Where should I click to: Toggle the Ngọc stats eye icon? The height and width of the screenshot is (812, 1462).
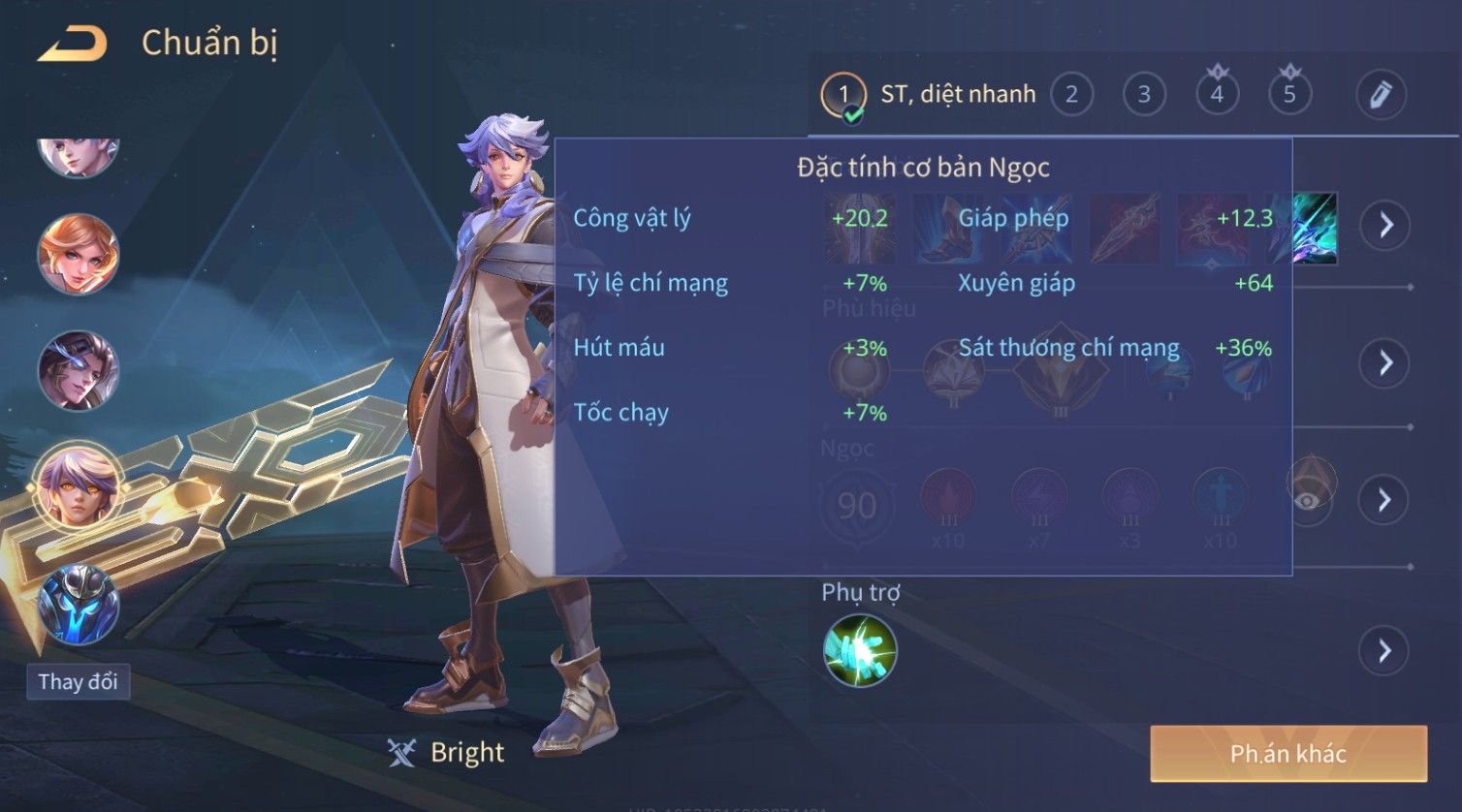(x=1309, y=498)
